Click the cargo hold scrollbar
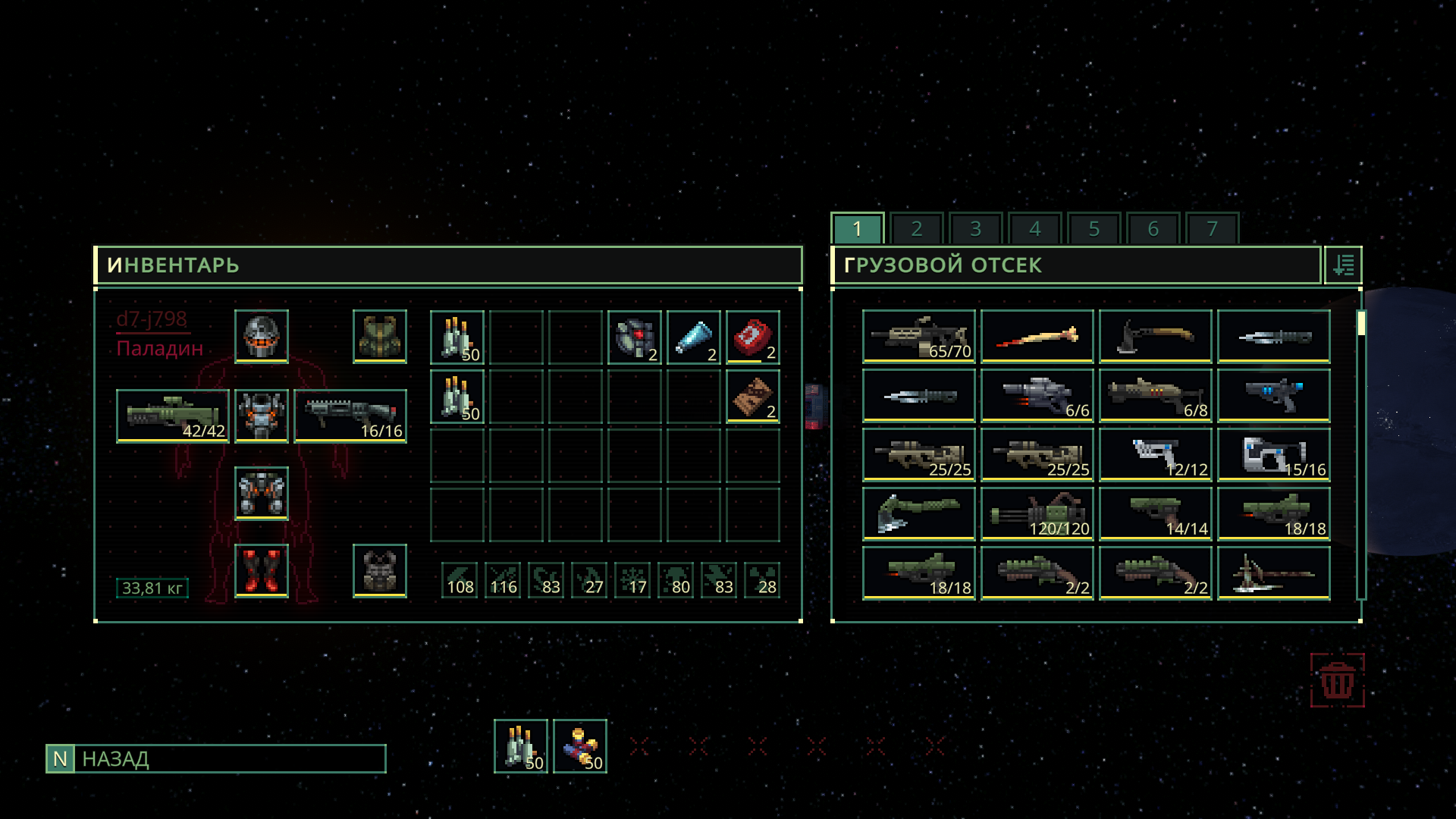 (1361, 455)
